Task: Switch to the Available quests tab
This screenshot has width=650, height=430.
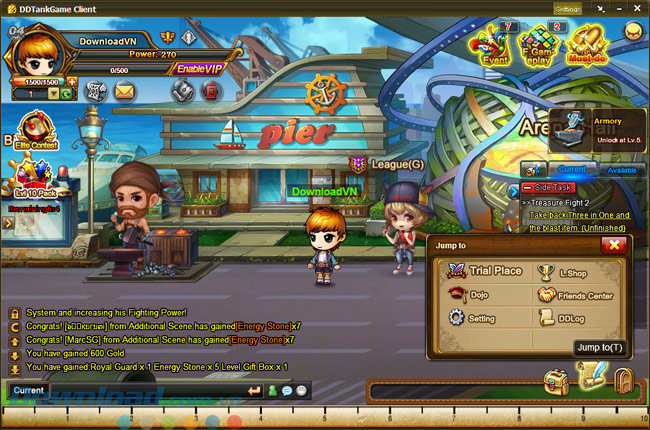Action: coord(623,170)
